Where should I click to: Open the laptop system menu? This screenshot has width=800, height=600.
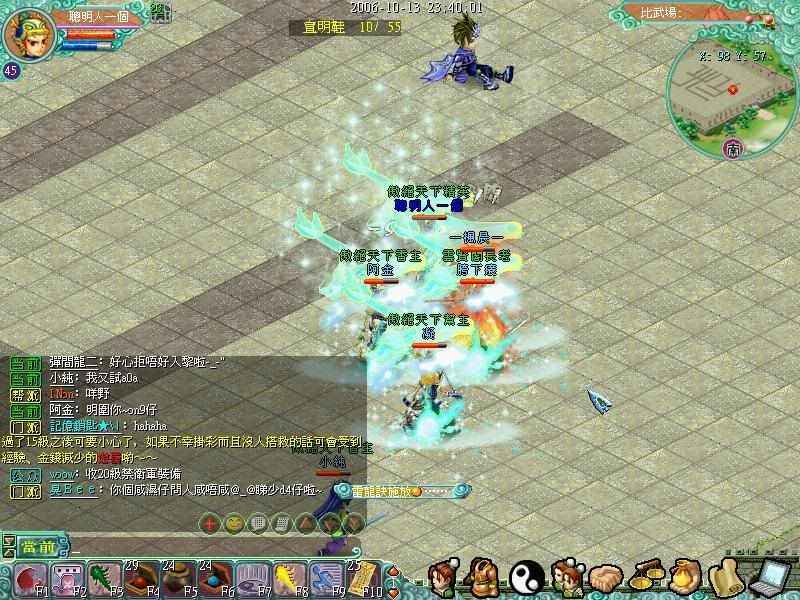pyautogui.click(x=771, y=577)
